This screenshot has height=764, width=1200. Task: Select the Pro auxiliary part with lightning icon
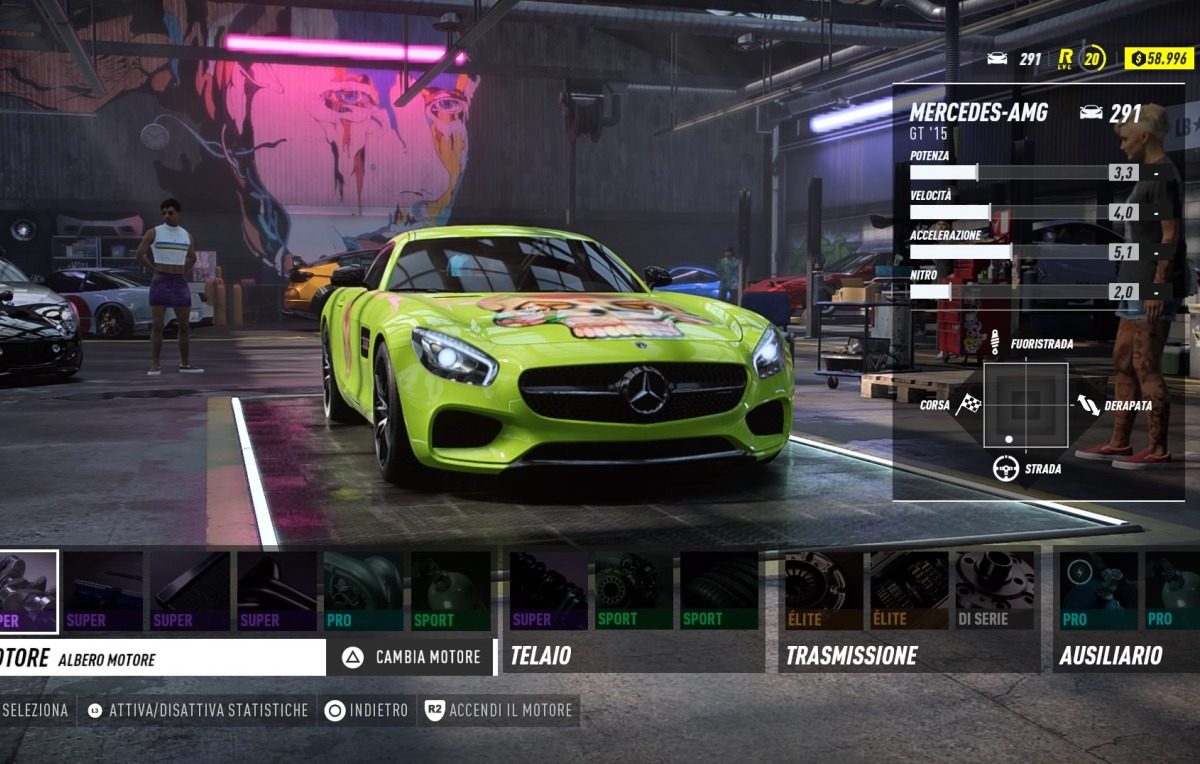pos(1098,591)
